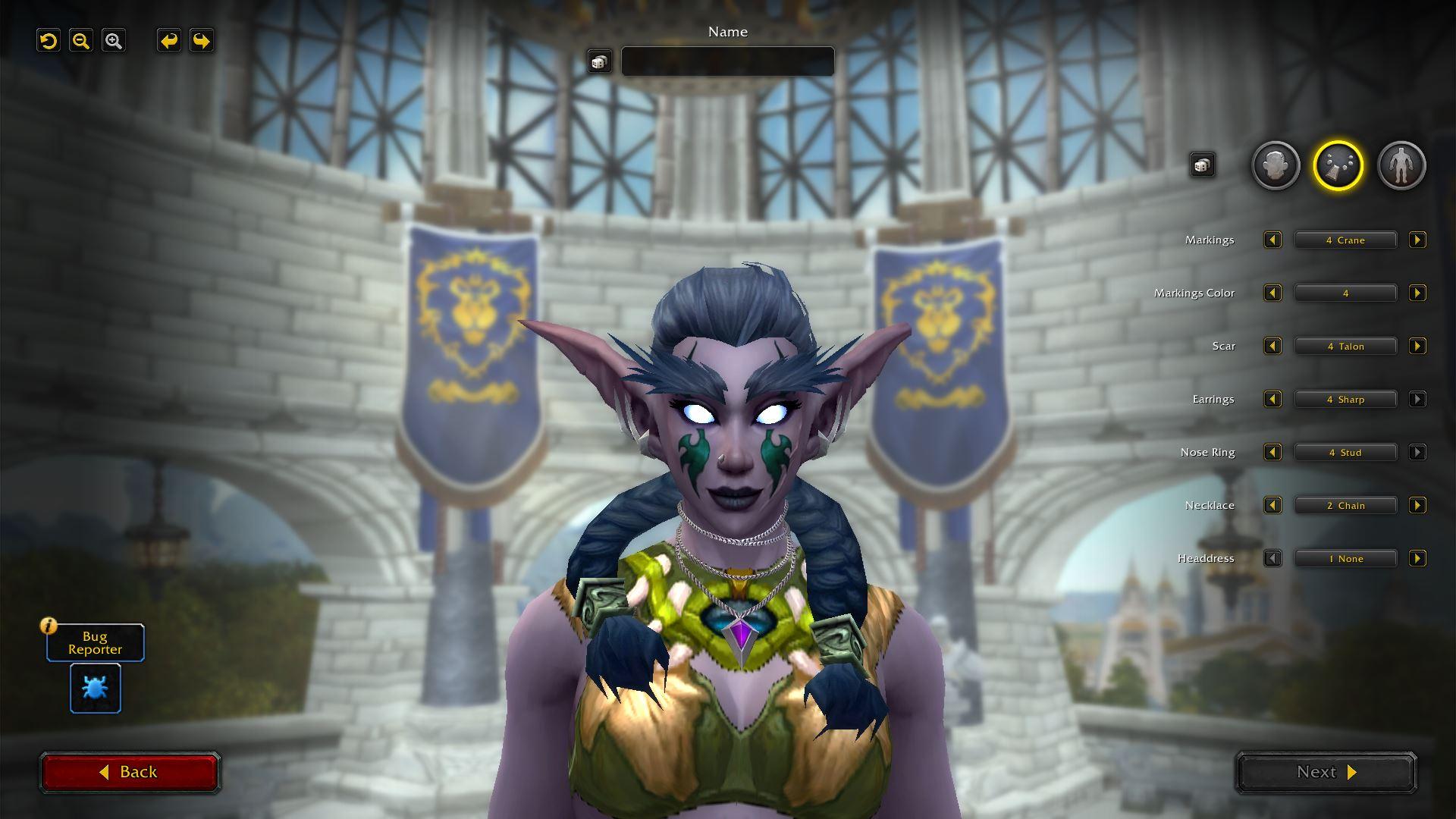
Task: Click the Back button
Action: (x=130, y=771)
